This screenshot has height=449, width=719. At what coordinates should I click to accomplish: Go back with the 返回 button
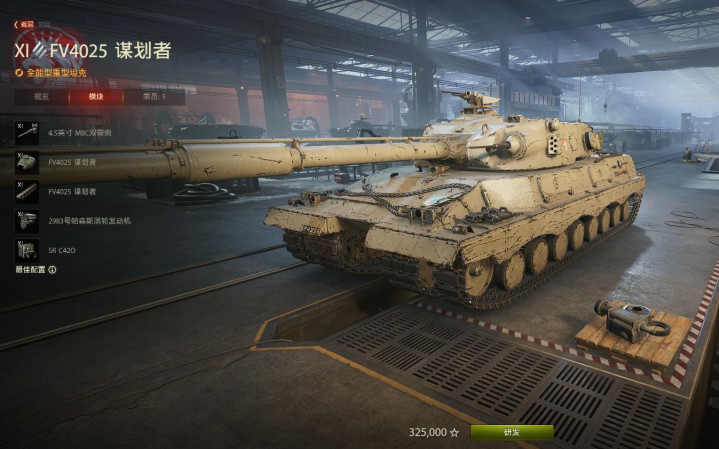[23, 23]
